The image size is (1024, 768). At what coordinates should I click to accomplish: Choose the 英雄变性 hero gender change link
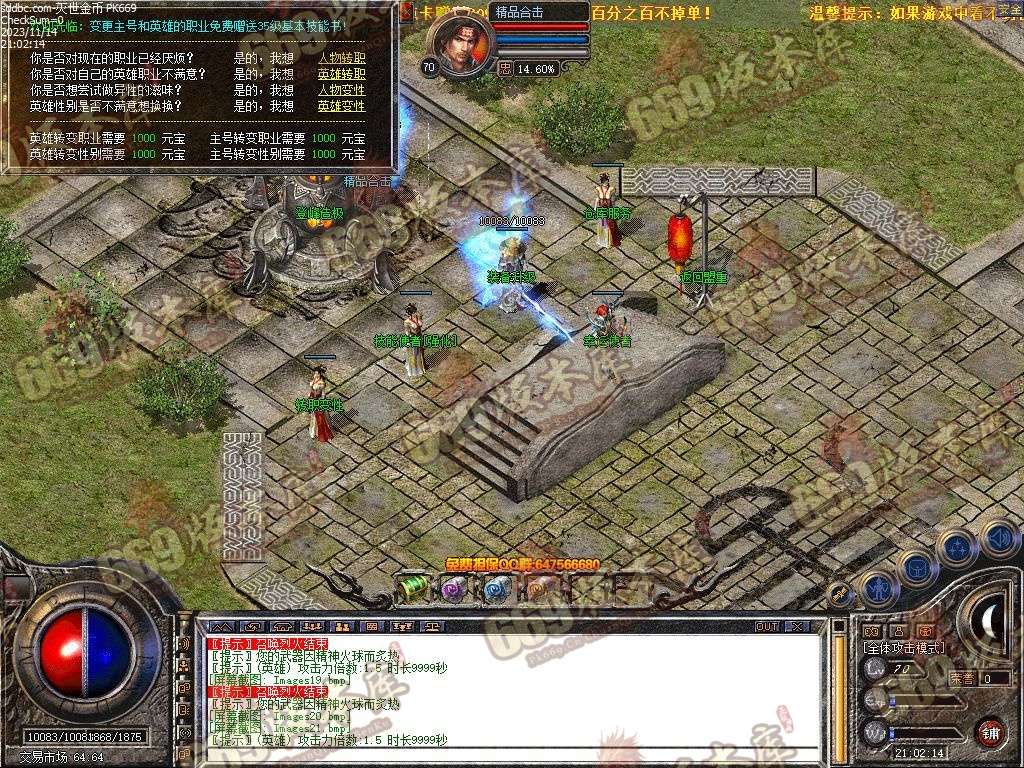(x=341, y=105)
